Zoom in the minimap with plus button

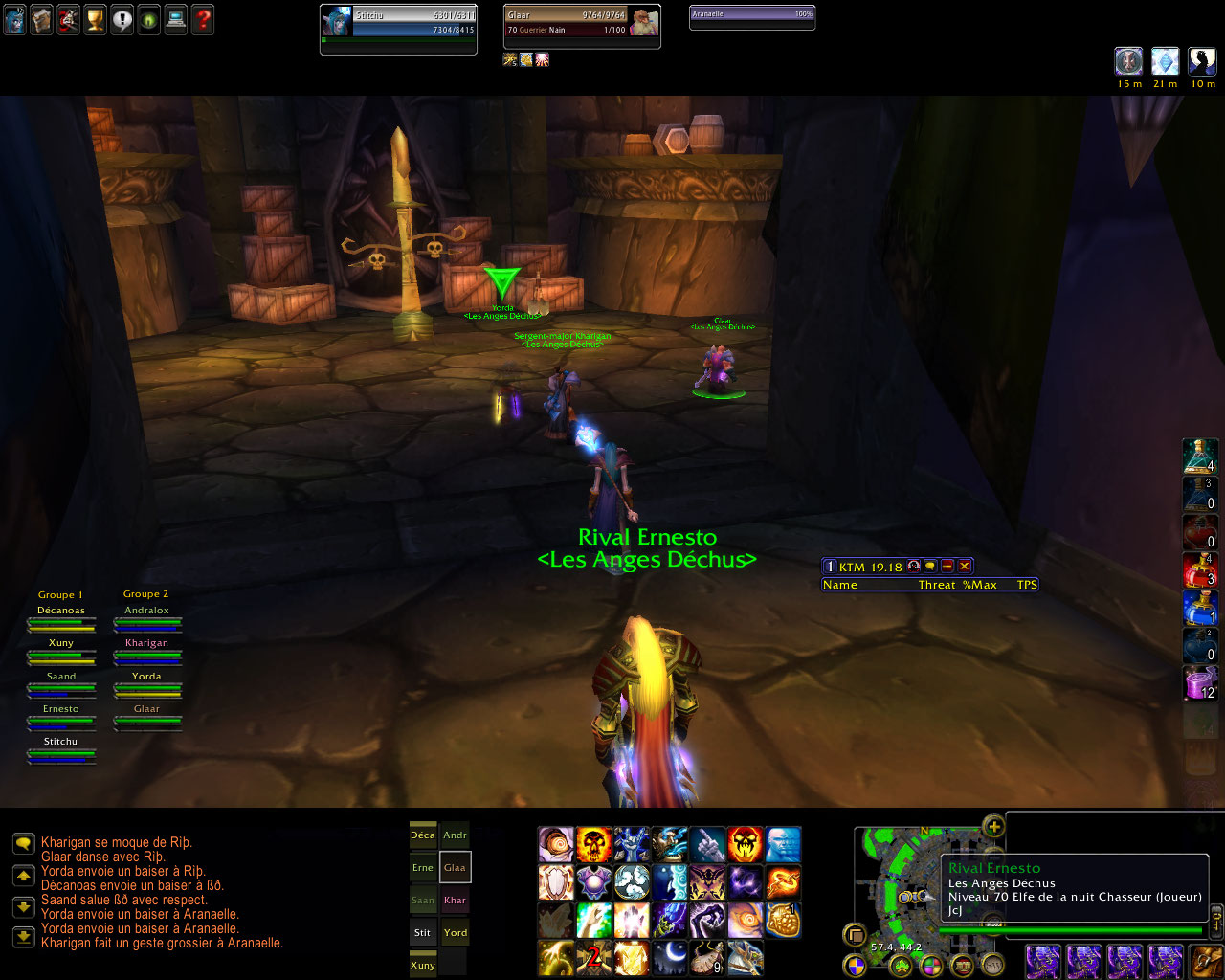pos(993,827)
